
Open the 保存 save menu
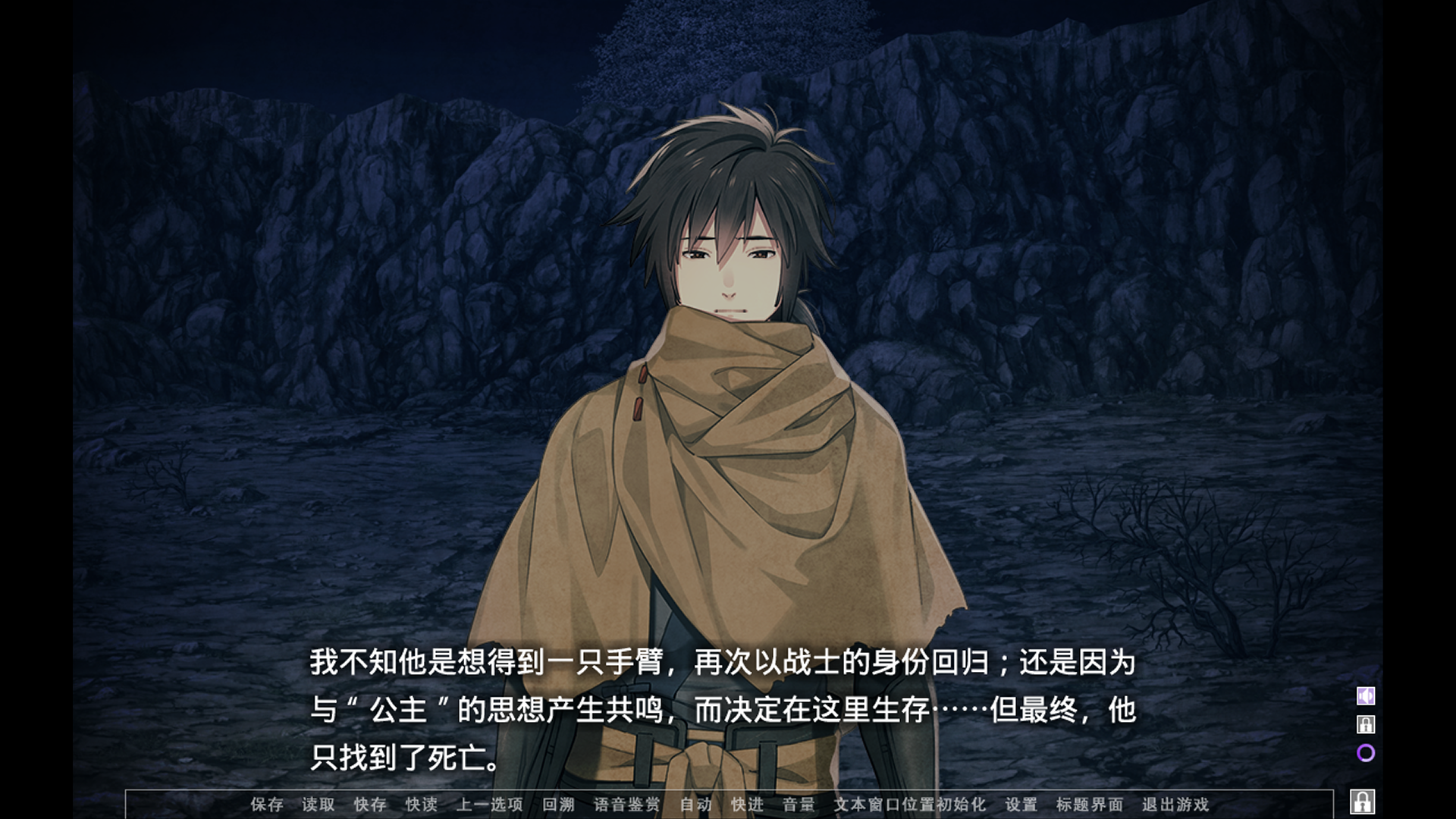[267, 805]
